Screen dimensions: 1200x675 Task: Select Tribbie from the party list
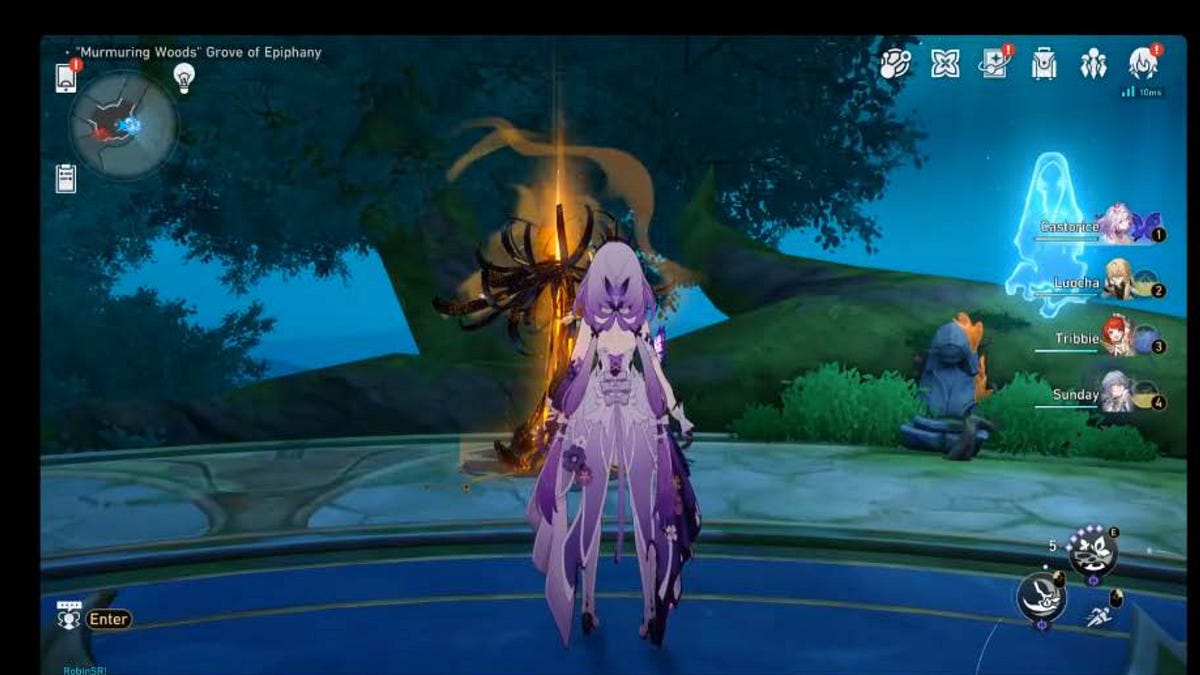tap(1117, 339)
